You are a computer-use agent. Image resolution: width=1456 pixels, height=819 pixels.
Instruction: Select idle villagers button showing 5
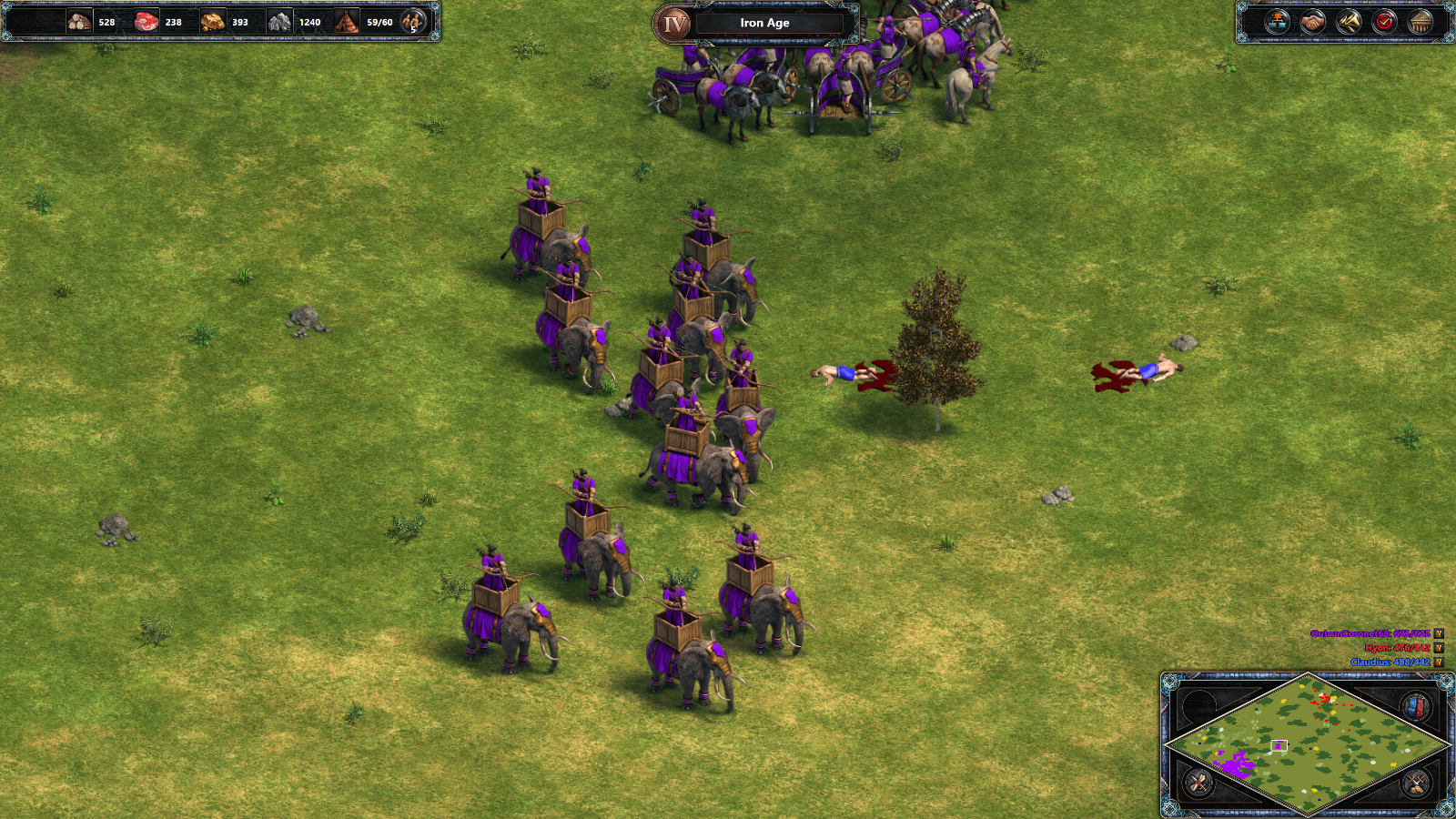coord(413,22)
